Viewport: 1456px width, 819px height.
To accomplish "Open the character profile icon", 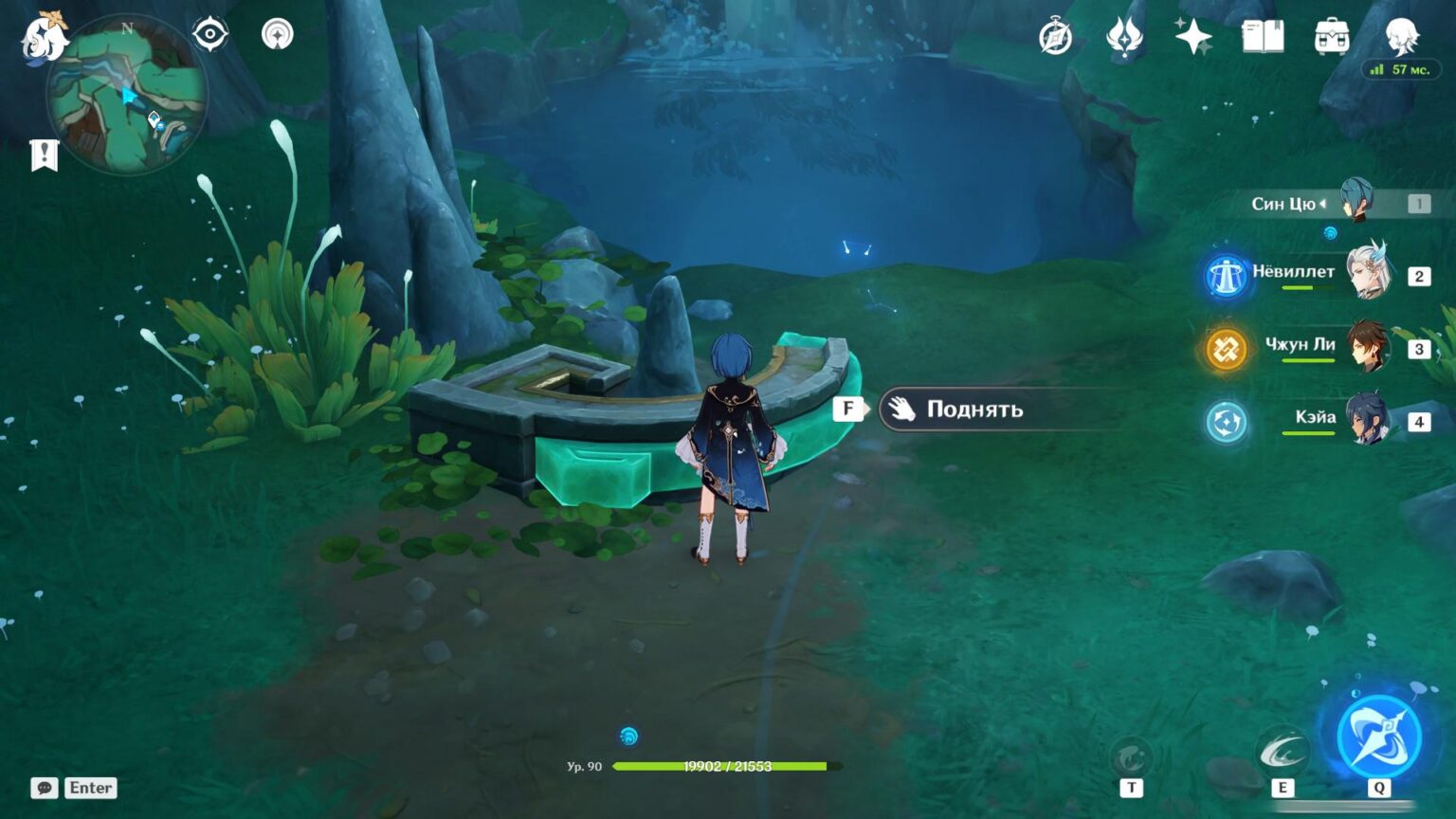I will tap(1401, 36).
